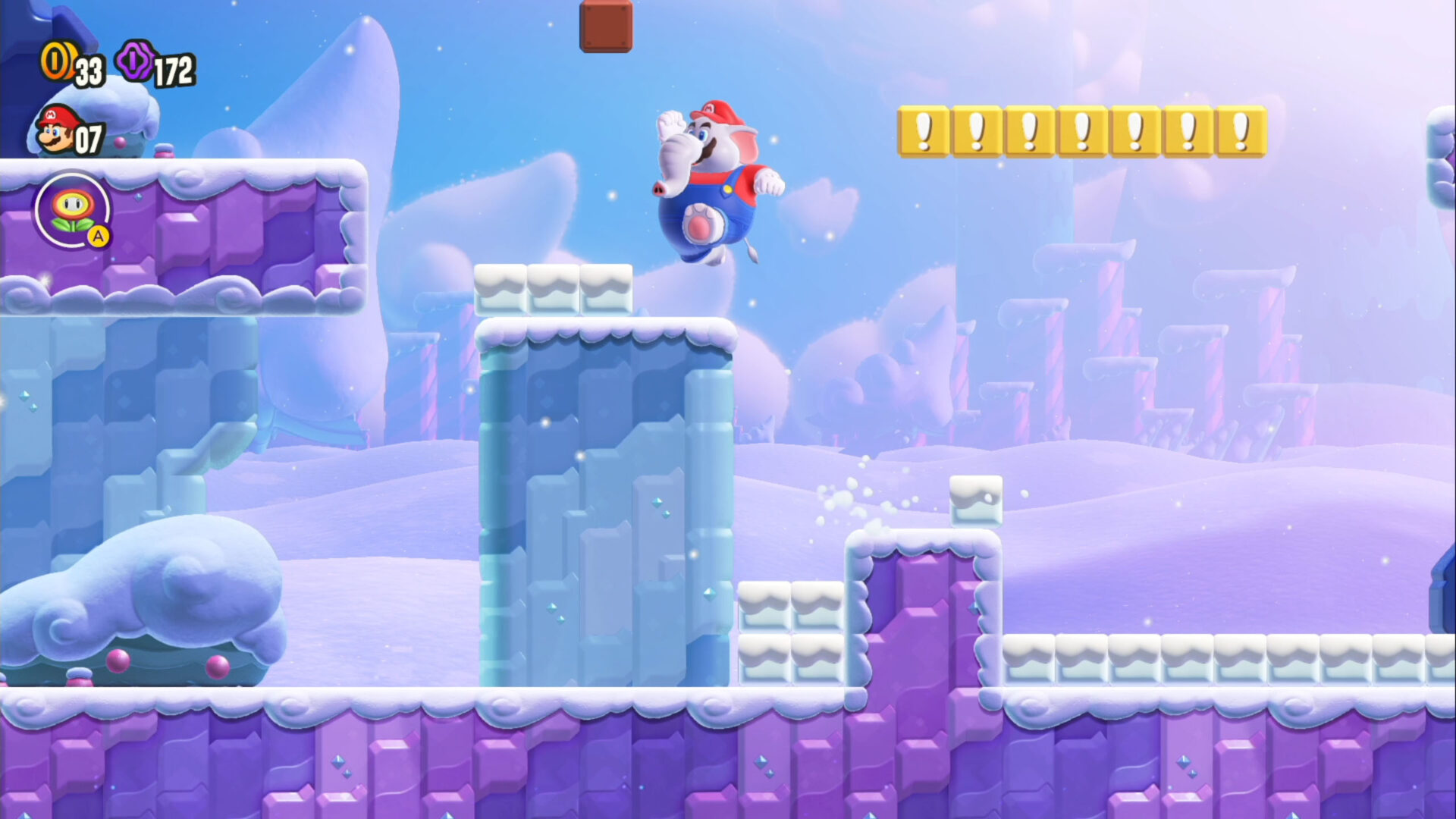This screenshot has width=1456, height=819.
Task: Click the Fire Flower power-up in reserve
Action: coord(74,210)
